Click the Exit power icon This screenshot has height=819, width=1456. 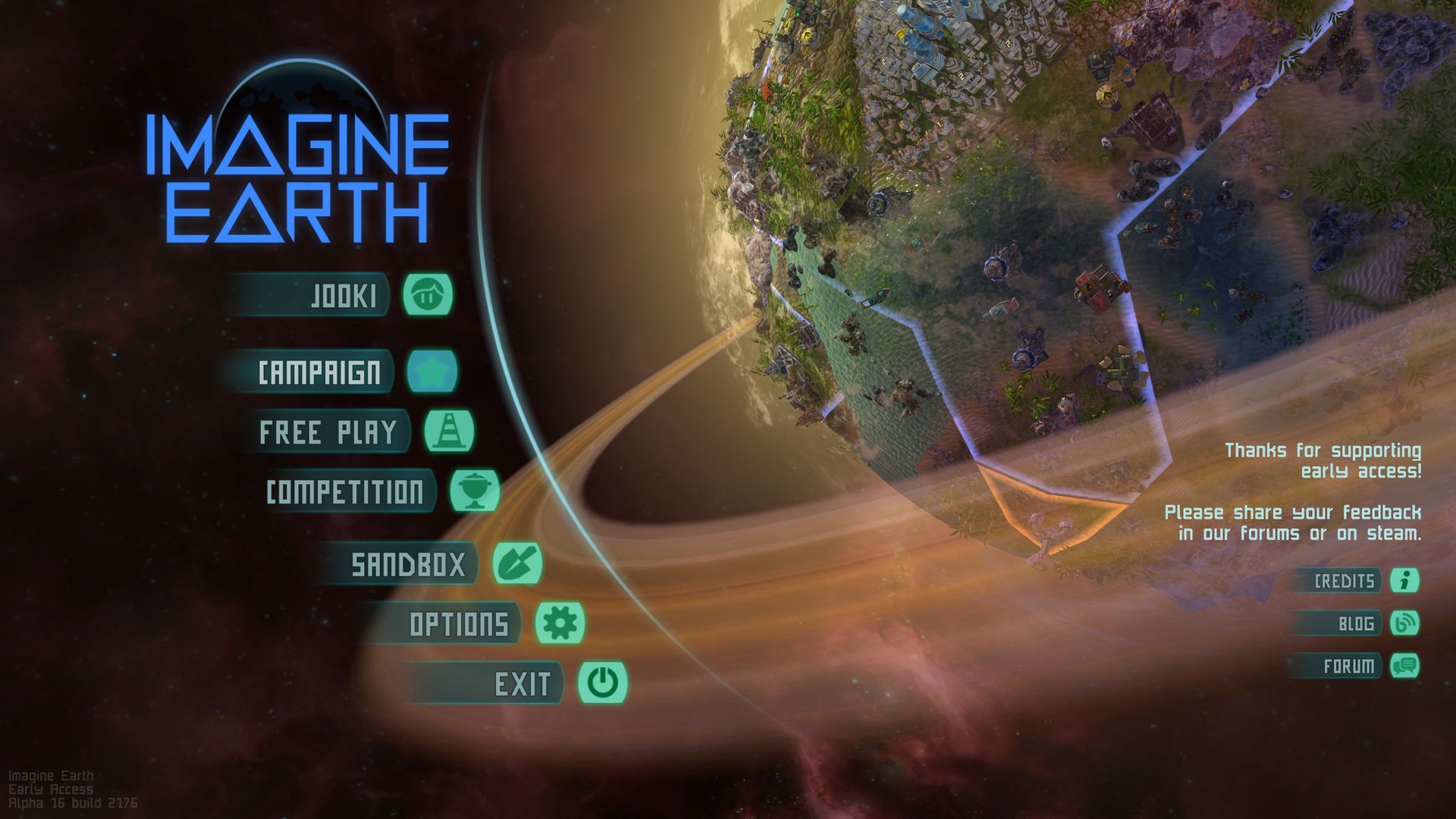tap(604, 682)
